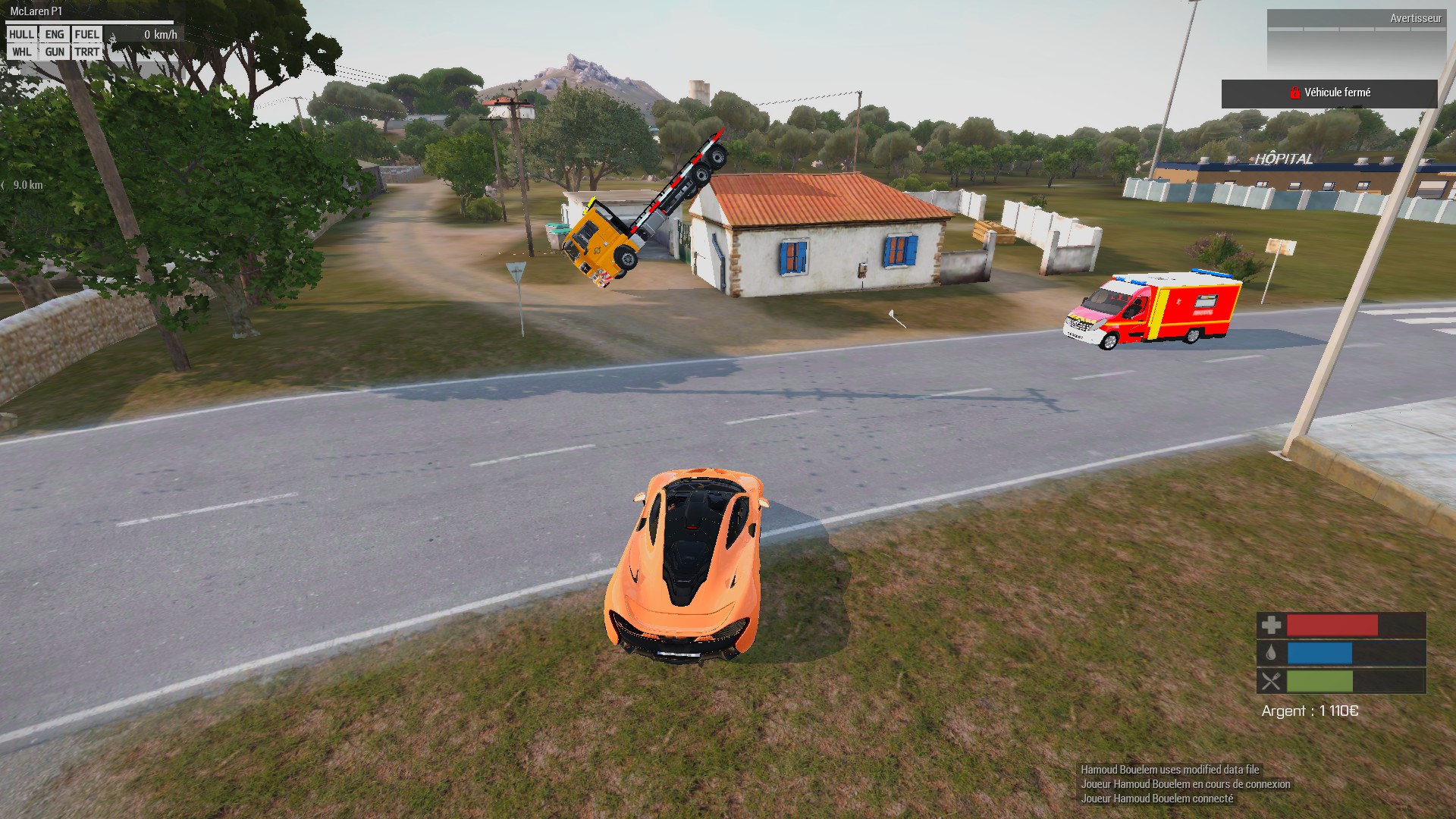
Task: Click the Véhicule fermé lock notification
Action: click(1329, 93)
